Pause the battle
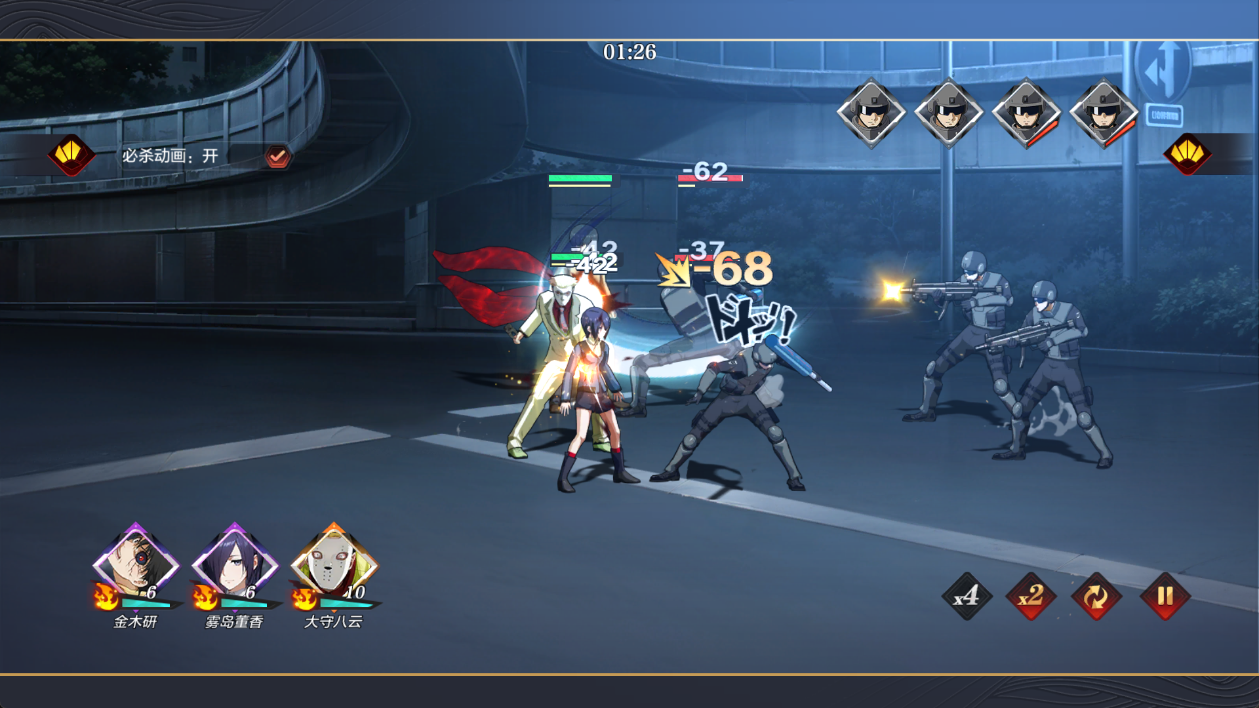 pos(1164,597)
